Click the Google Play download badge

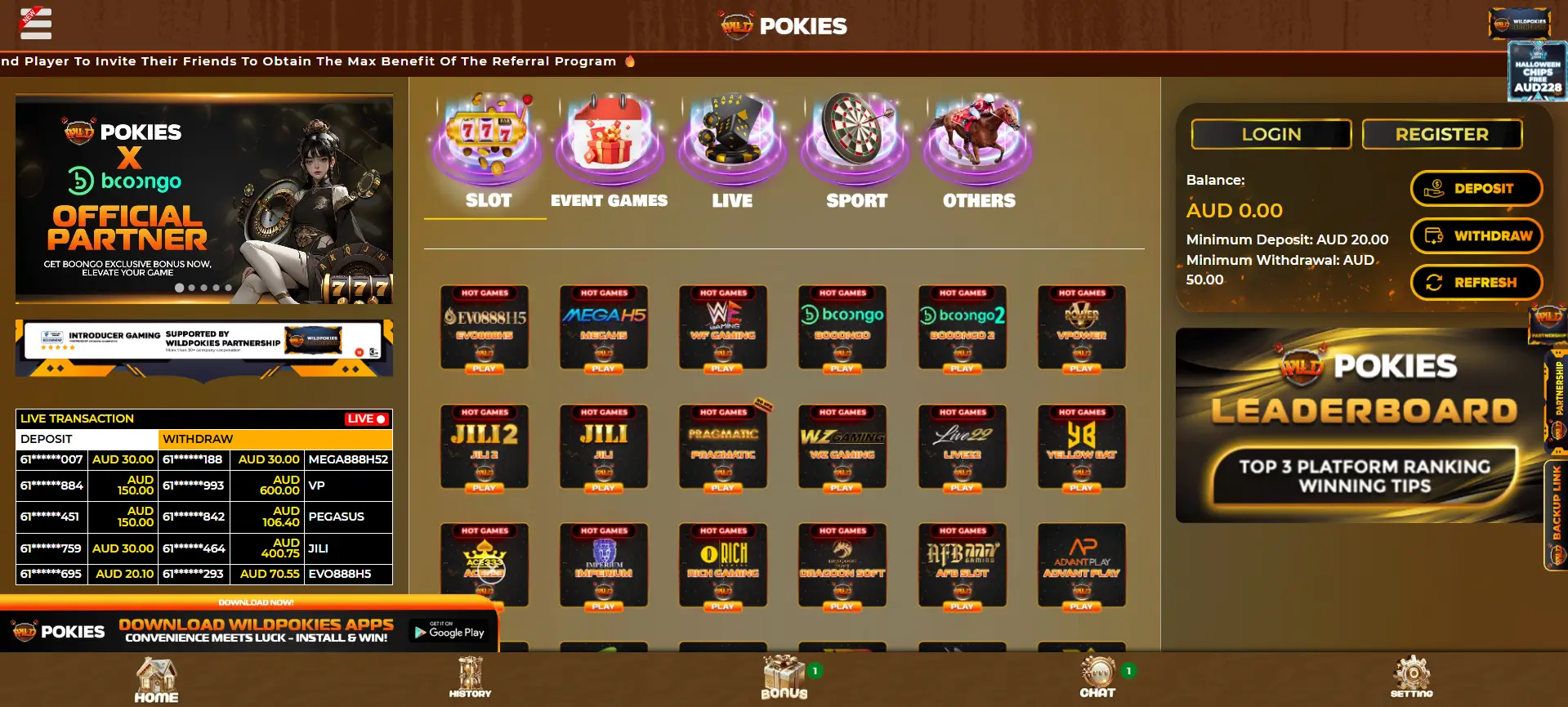click(449, 631)
